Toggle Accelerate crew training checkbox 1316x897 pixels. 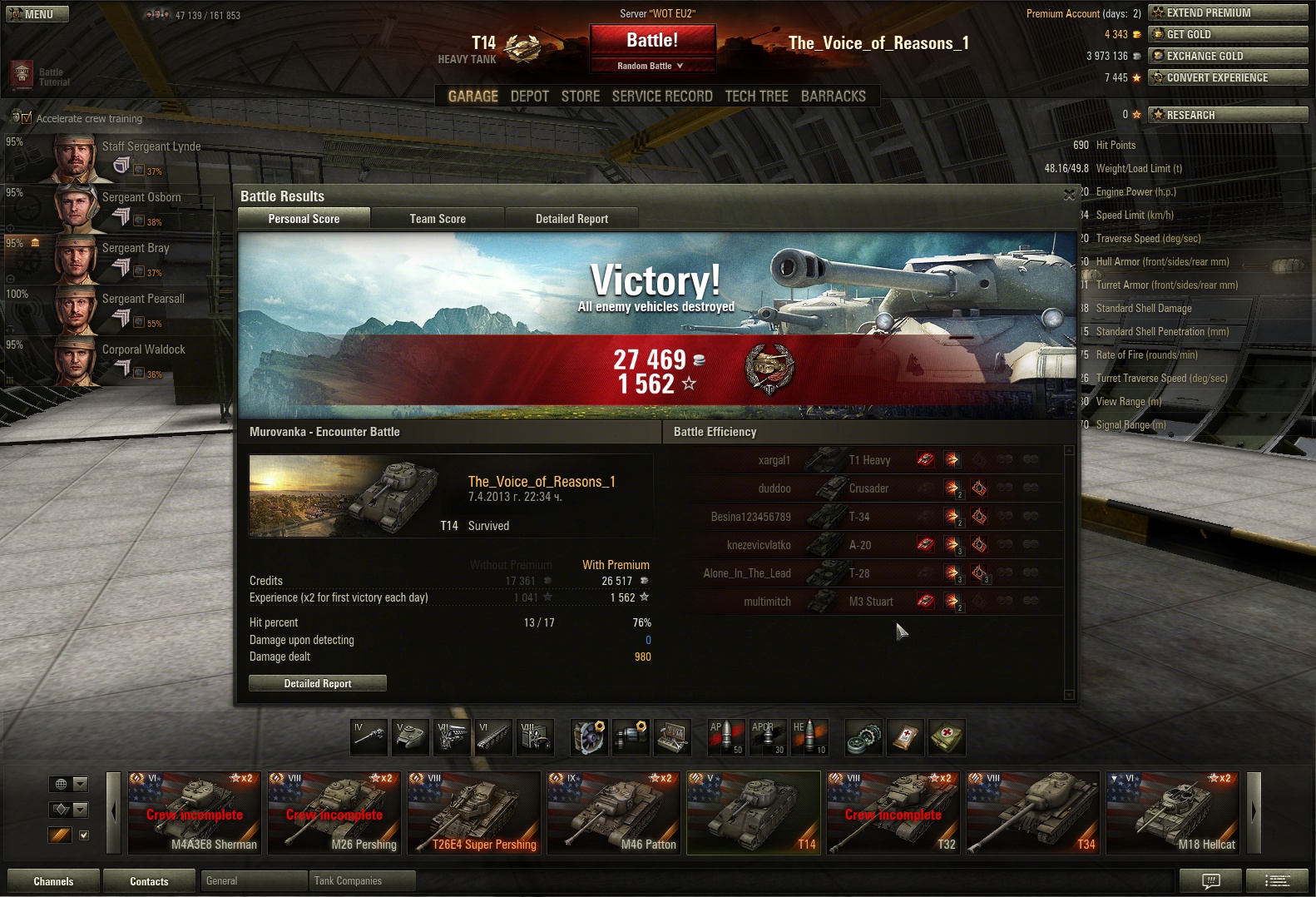point(26,118)
